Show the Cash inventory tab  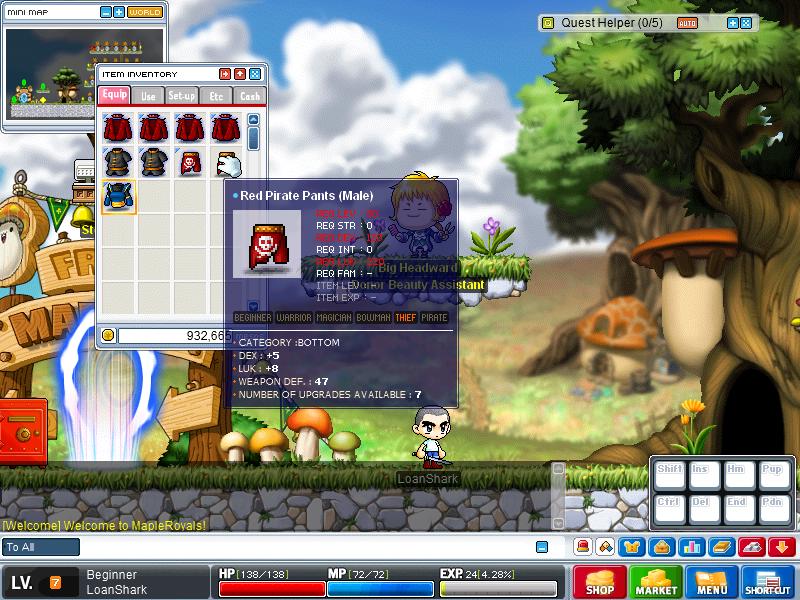(x=249, y=96)
